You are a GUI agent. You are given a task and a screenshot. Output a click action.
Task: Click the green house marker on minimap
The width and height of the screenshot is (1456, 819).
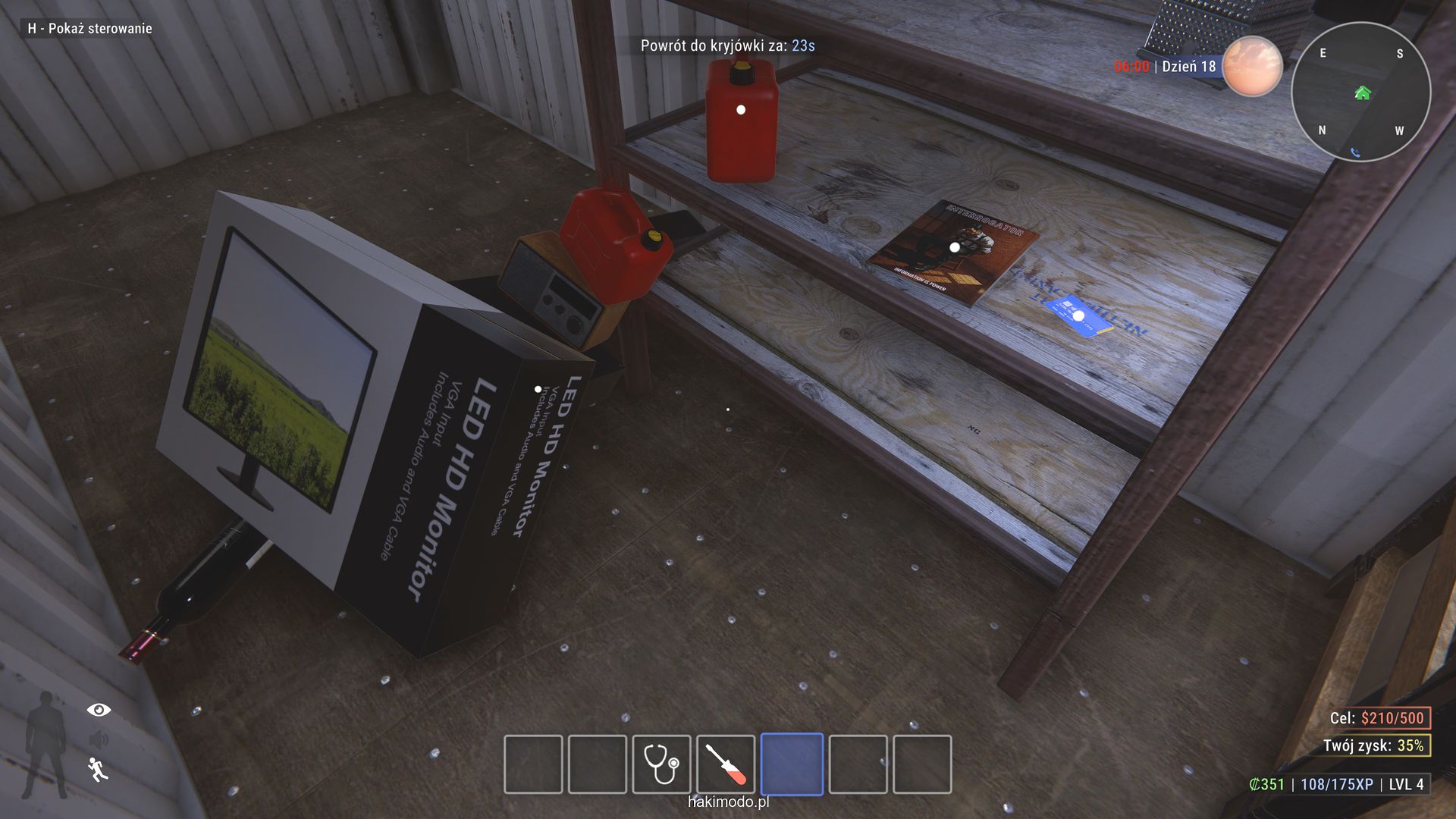1363,93
